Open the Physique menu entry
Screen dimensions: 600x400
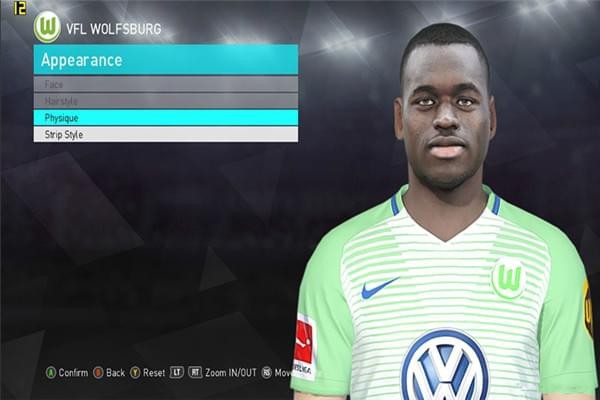165,117
